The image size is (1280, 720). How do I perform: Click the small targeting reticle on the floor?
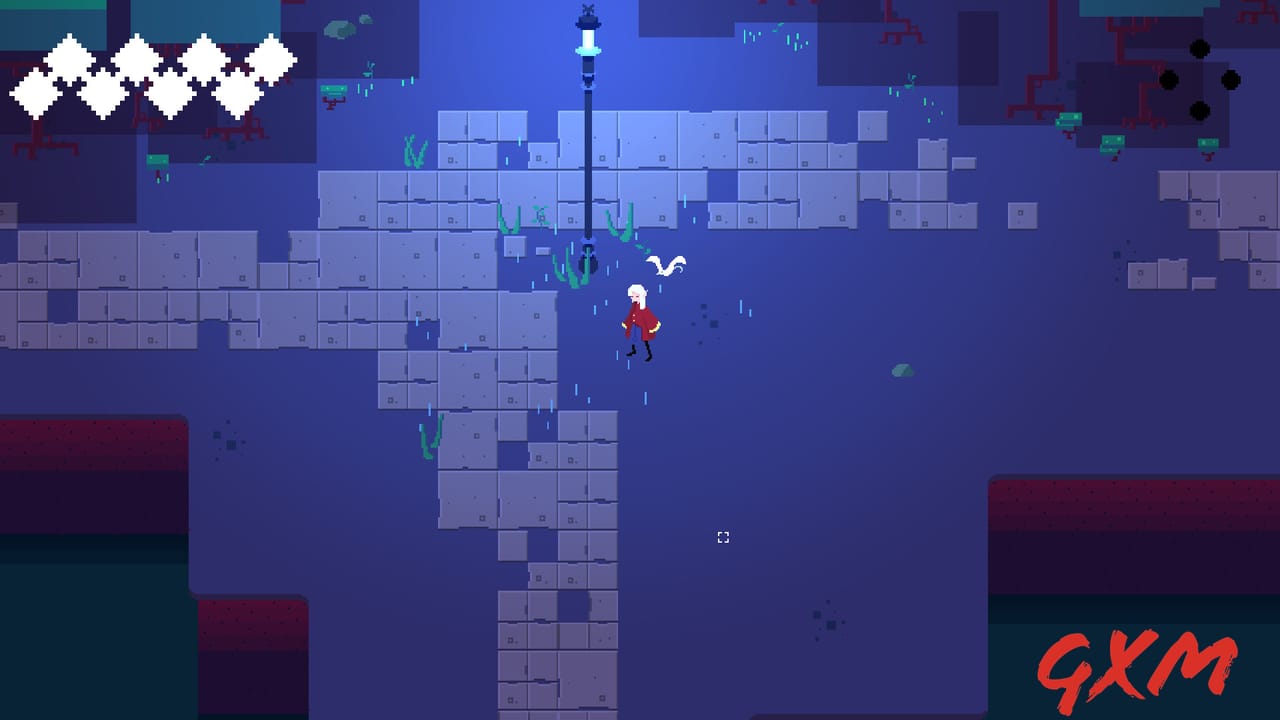[724, 537]
